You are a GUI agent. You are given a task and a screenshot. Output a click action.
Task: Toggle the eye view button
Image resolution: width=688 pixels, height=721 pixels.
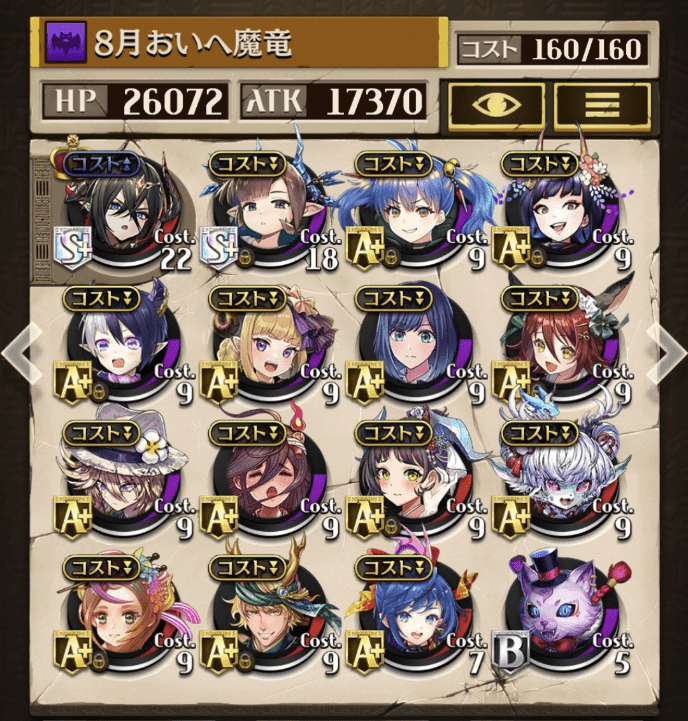click(496, 103)
